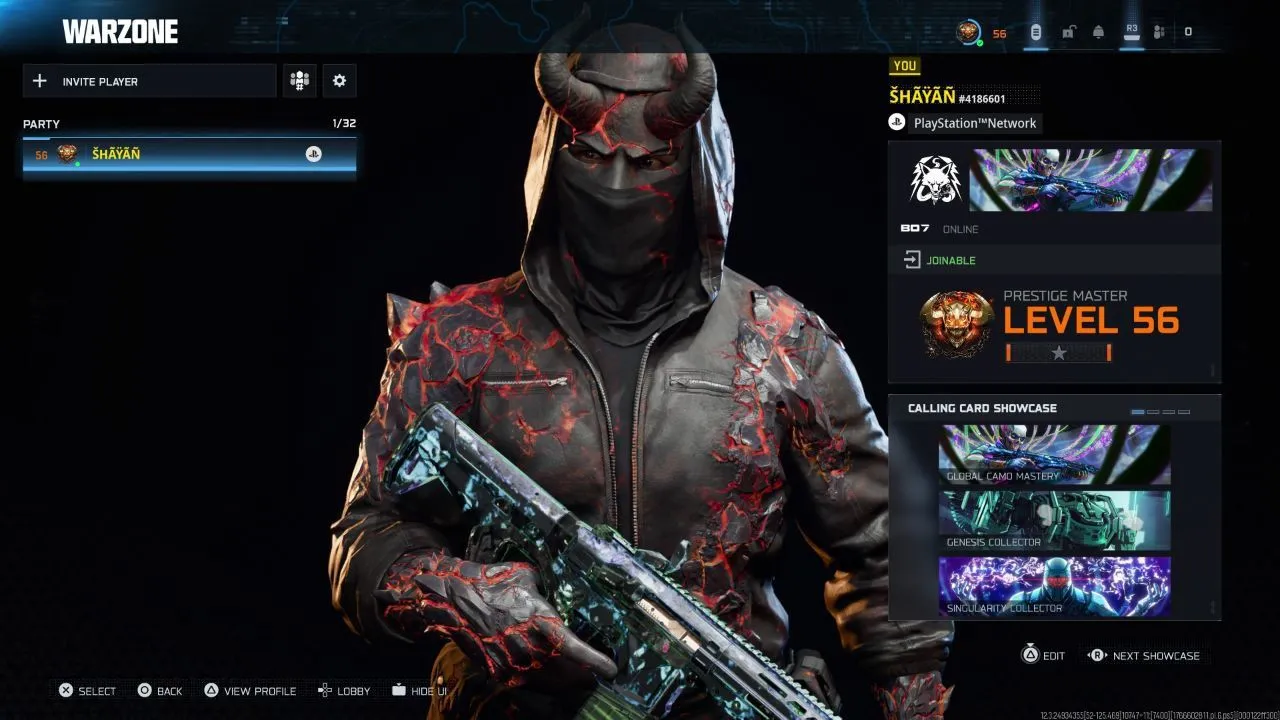The width and height of the screenshot is (1280, 720).
Task: Click the unlocked padlock icon in top bar
Action: pyautogui.click(x=1068, y=31)
